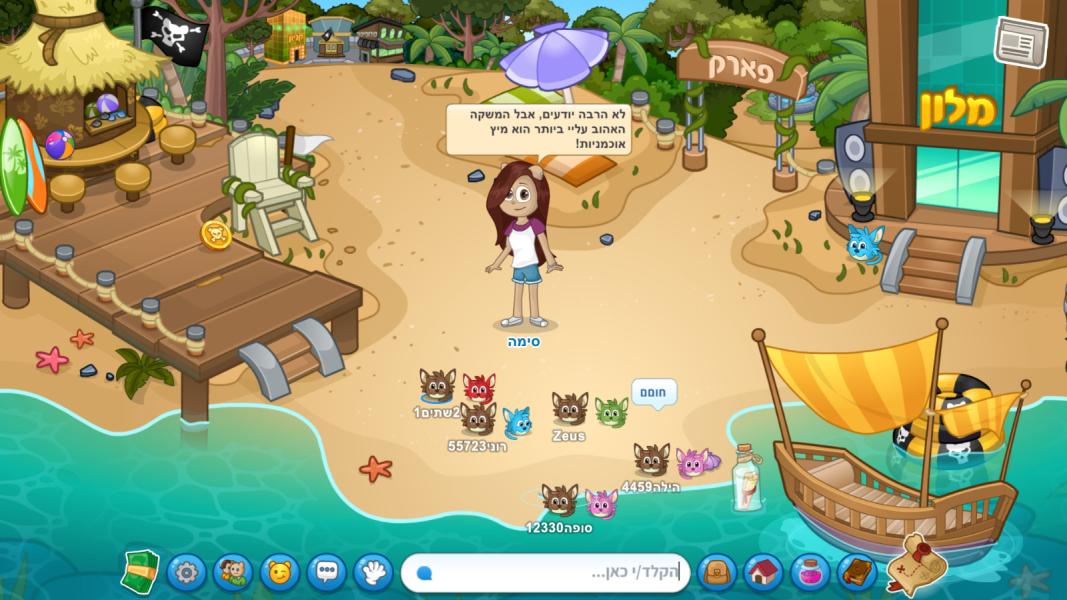Open the gear settings button
The image size is (1067, 600).
click(x=187, y=573)
